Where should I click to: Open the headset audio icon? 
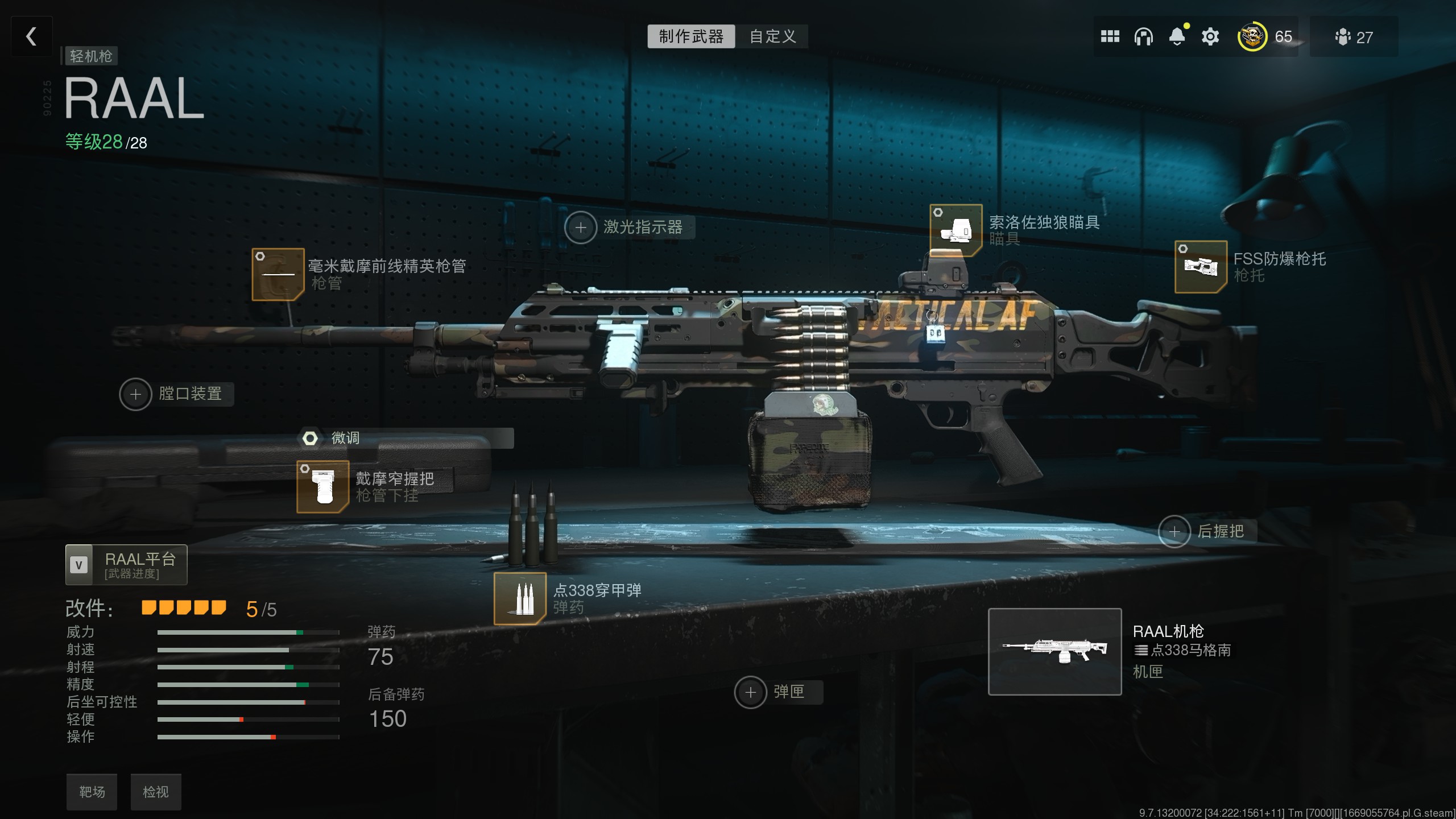tap(1143, 36)
